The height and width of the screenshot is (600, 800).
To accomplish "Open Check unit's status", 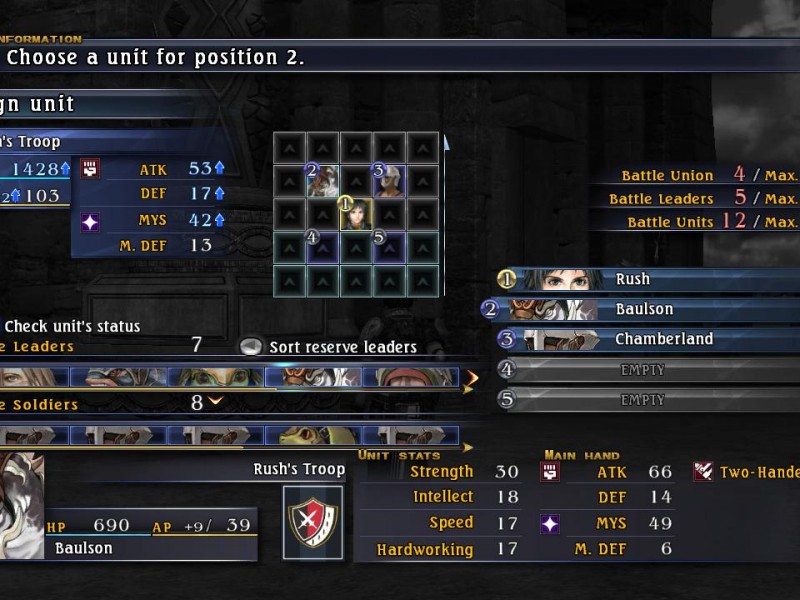I will tap(72, 326).
